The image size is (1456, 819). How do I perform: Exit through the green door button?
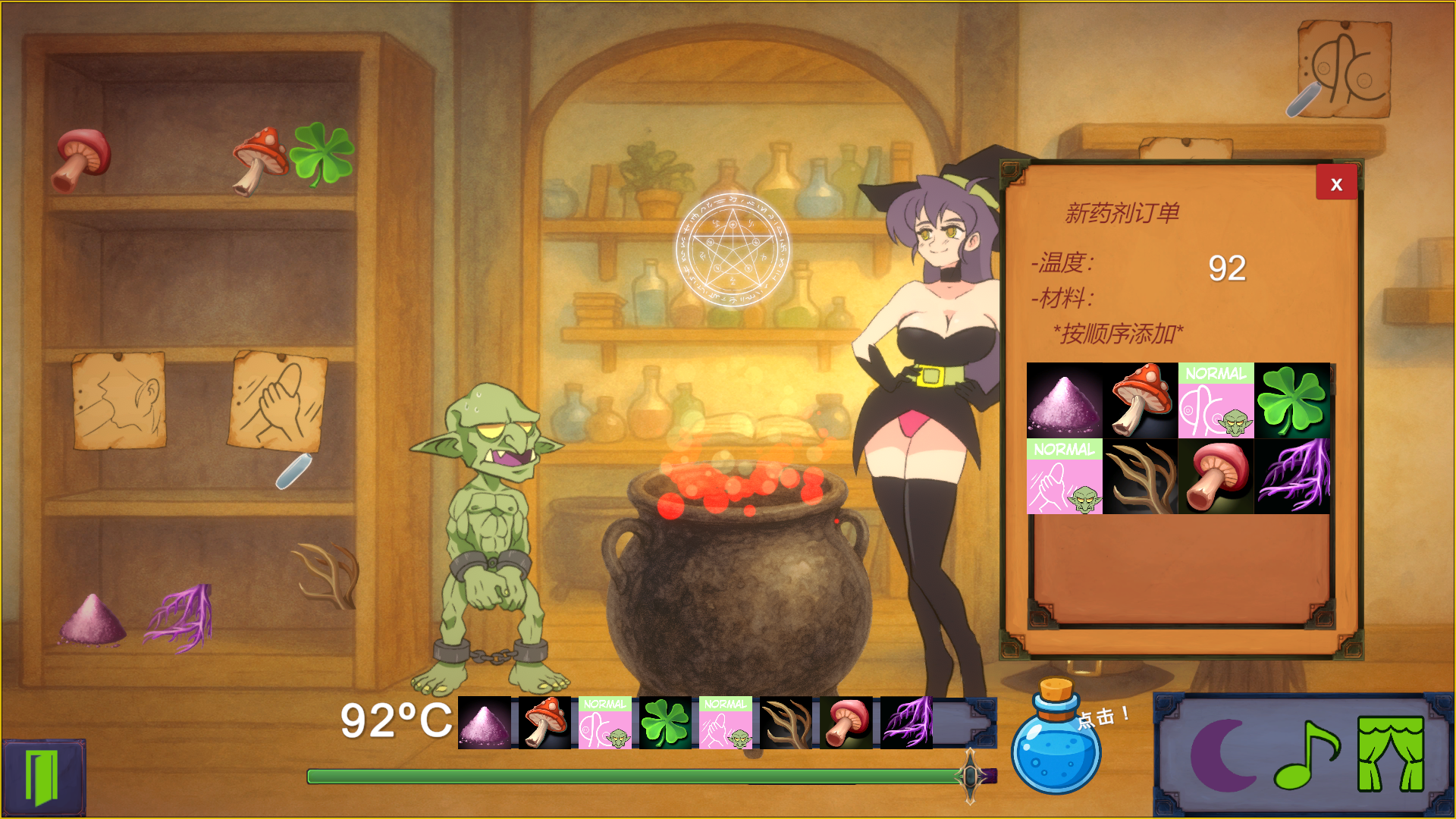click(x=42, y=777)
